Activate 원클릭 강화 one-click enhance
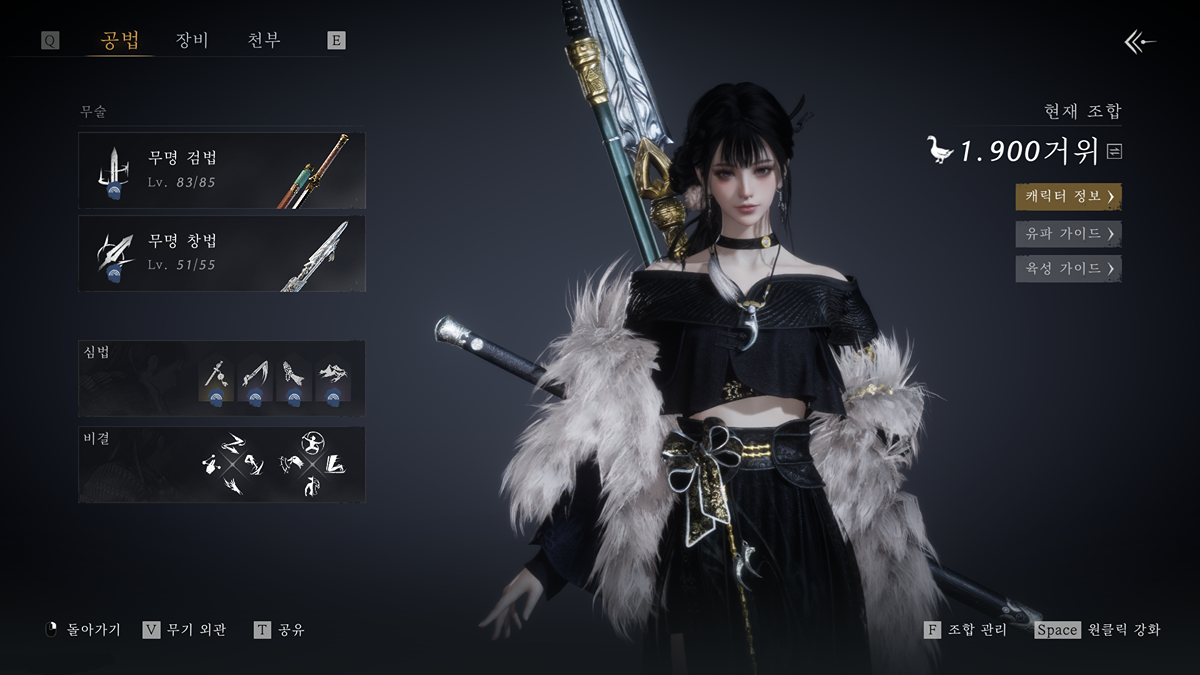The height and width of the screenshot is (675, 1200). pyautogui.click(x=1098, y=630)
